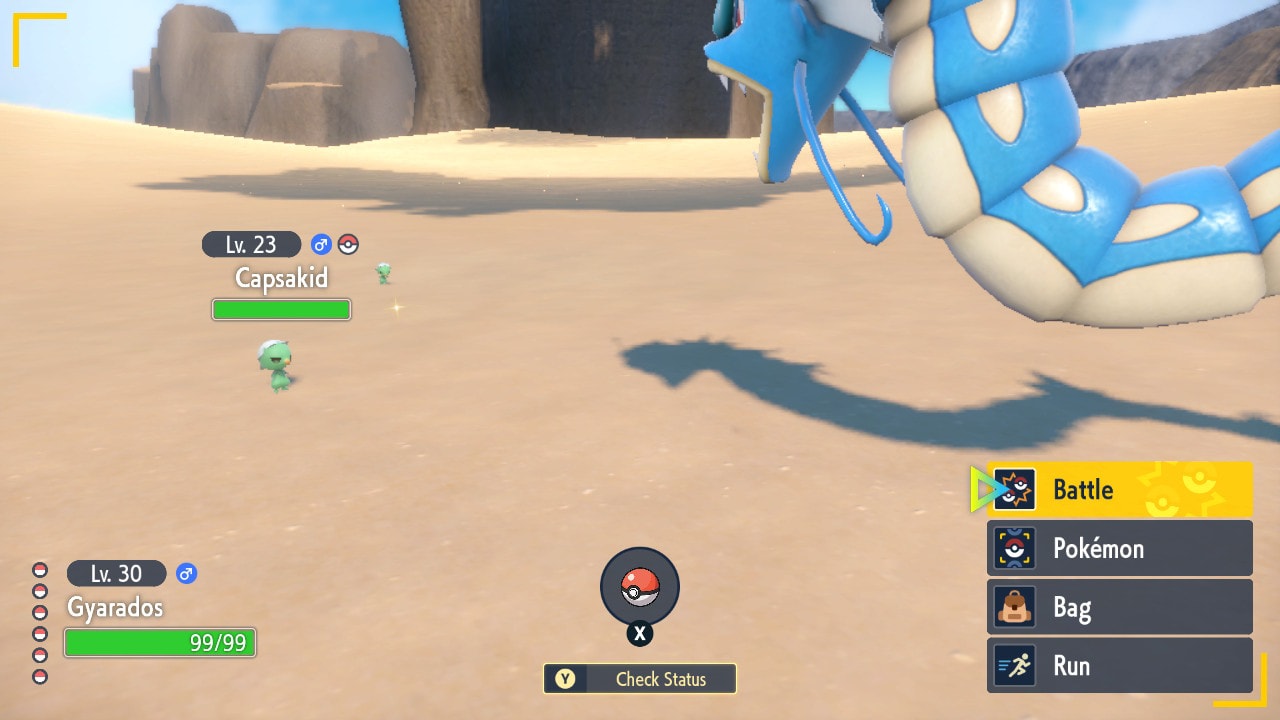This screenshot has width=1280, height=720.
Task: Select Battle from the command menu
Action: pyautogui.click(x=1083, y=489)
